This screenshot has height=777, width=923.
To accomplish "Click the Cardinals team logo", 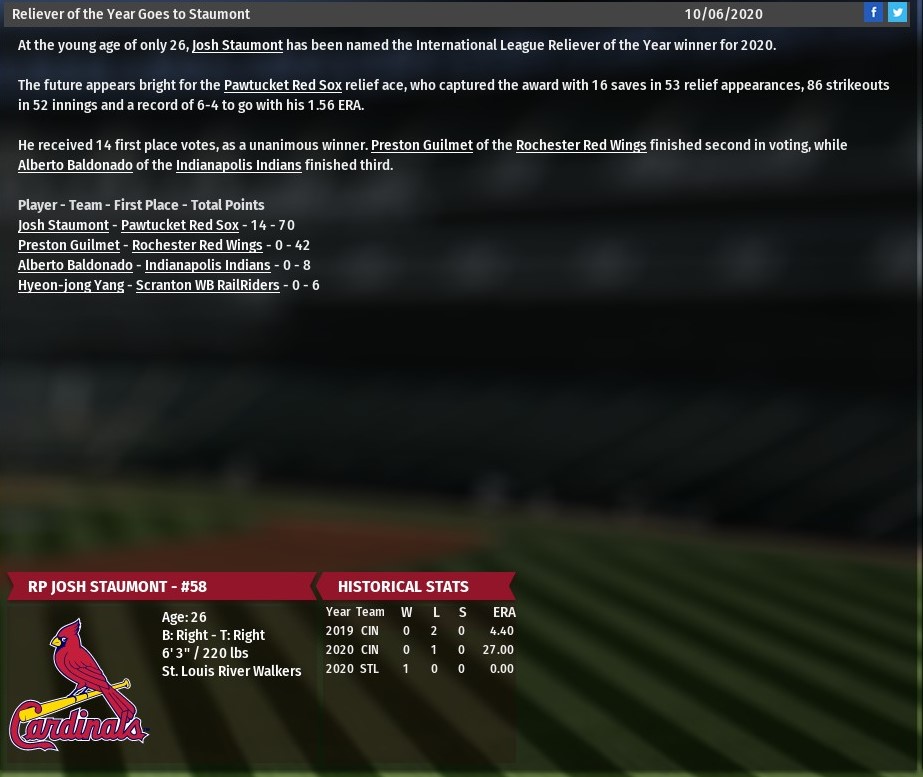I will click(x=78, y=684).
